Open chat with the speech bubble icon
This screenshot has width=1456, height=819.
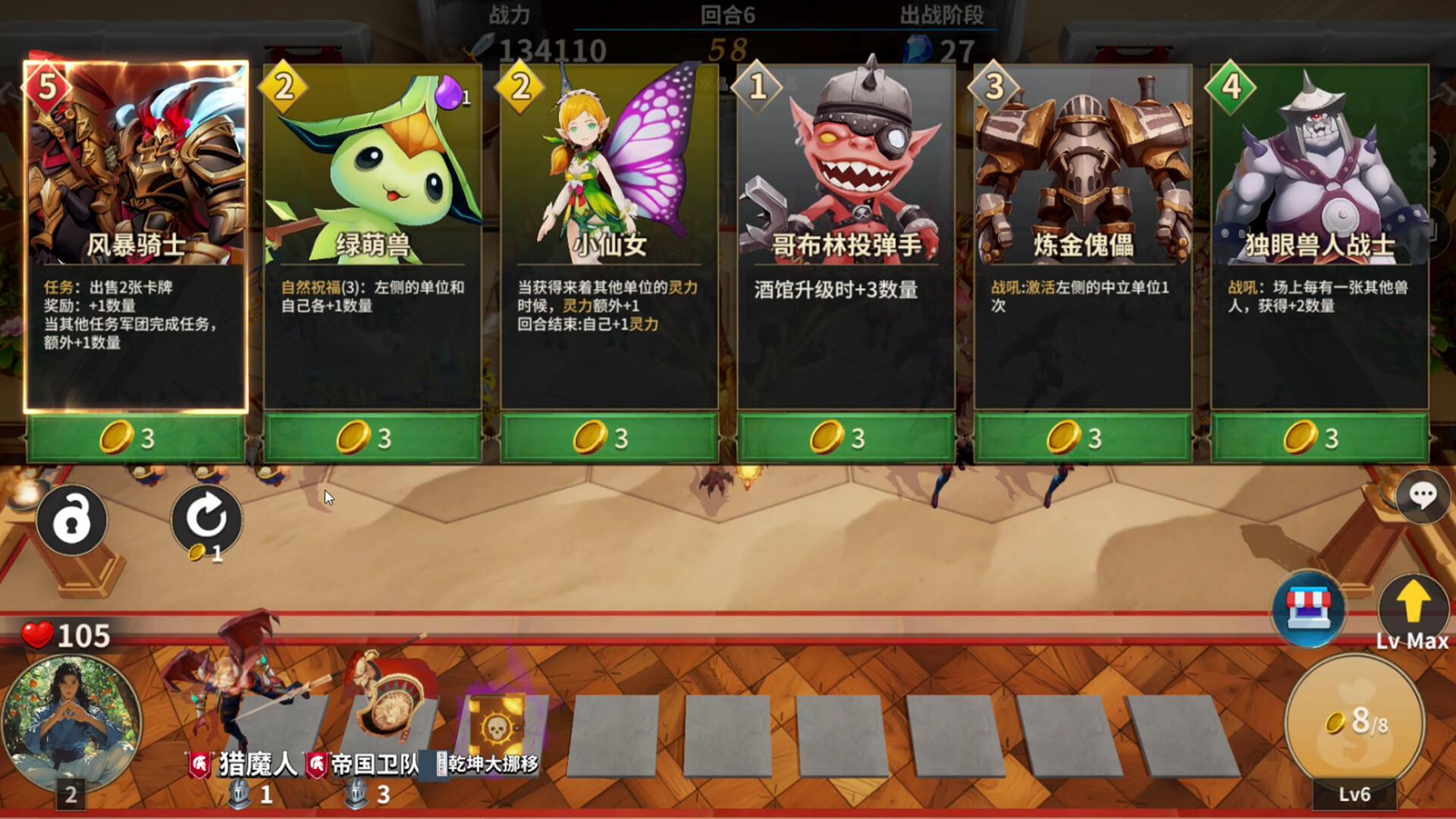click(1424, 498)
